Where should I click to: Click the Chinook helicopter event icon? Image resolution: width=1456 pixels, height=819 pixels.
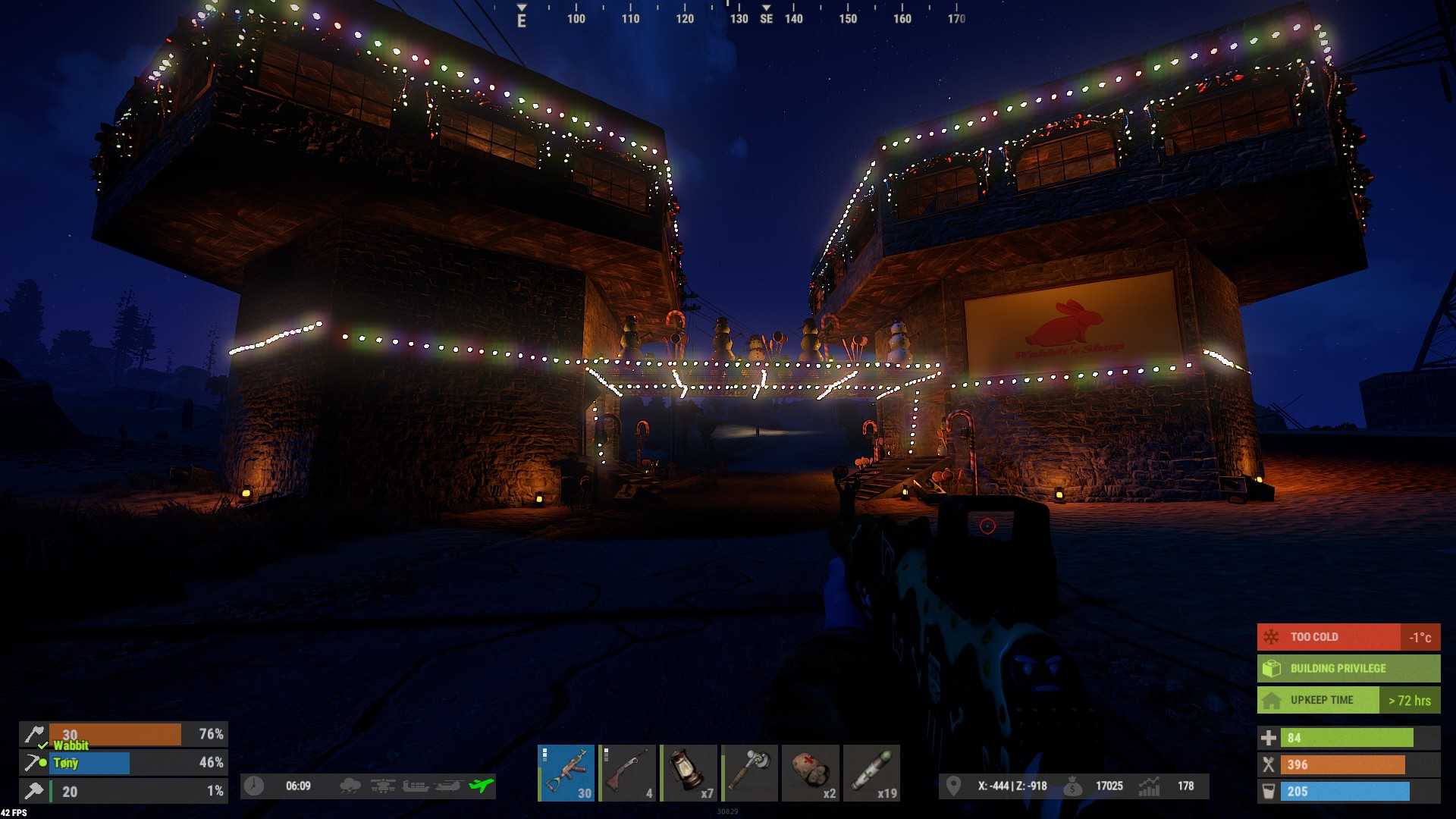point(383,786)
